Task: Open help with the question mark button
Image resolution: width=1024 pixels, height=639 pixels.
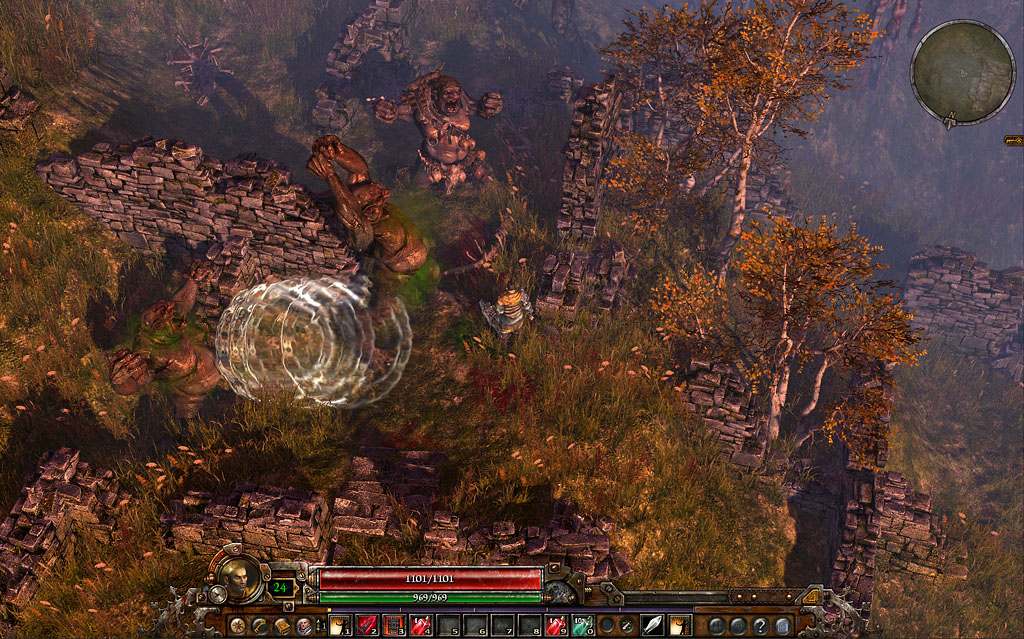Action: click(x=761, y=626)
